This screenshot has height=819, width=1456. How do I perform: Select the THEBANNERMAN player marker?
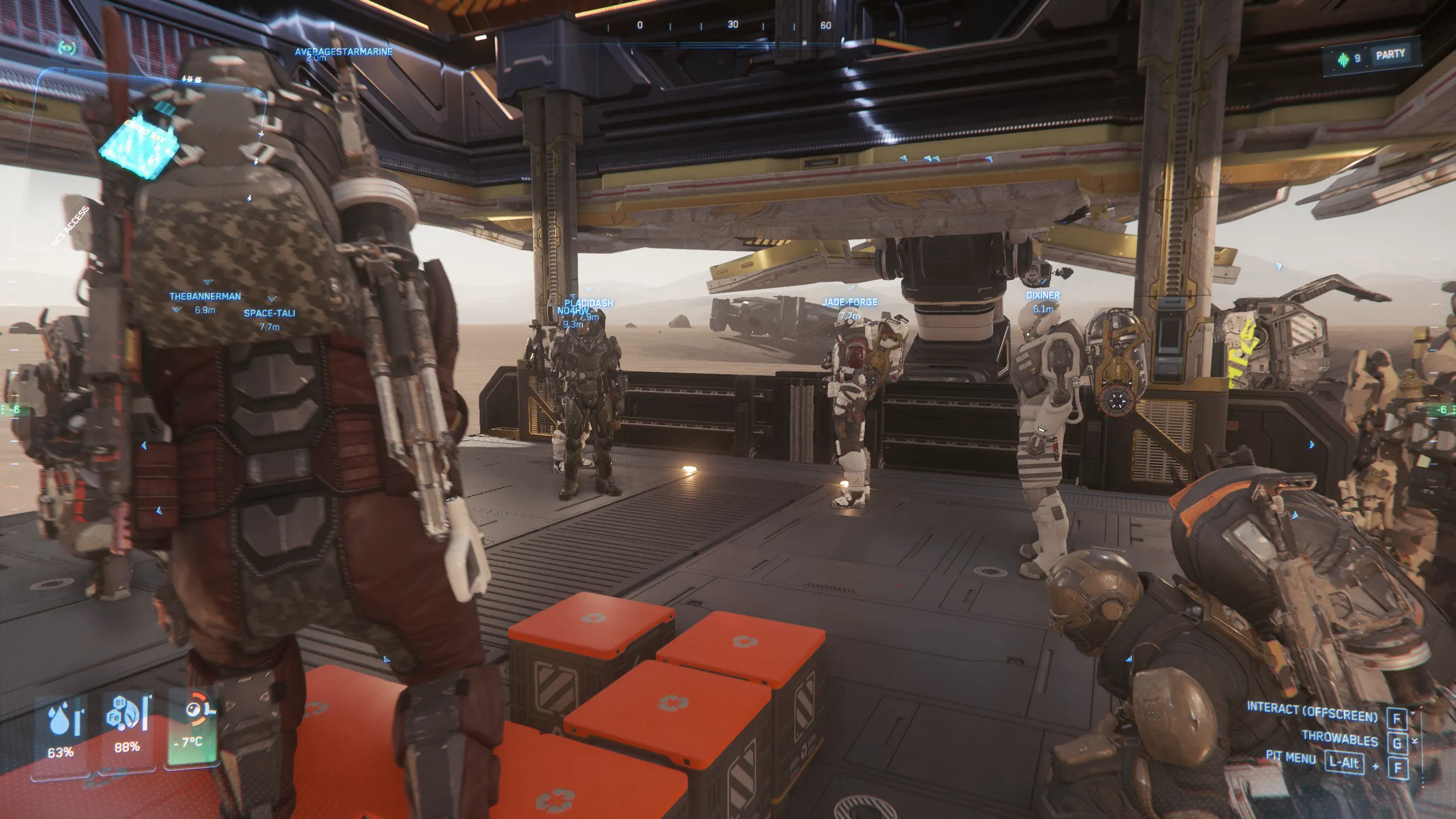pos(205,296)
